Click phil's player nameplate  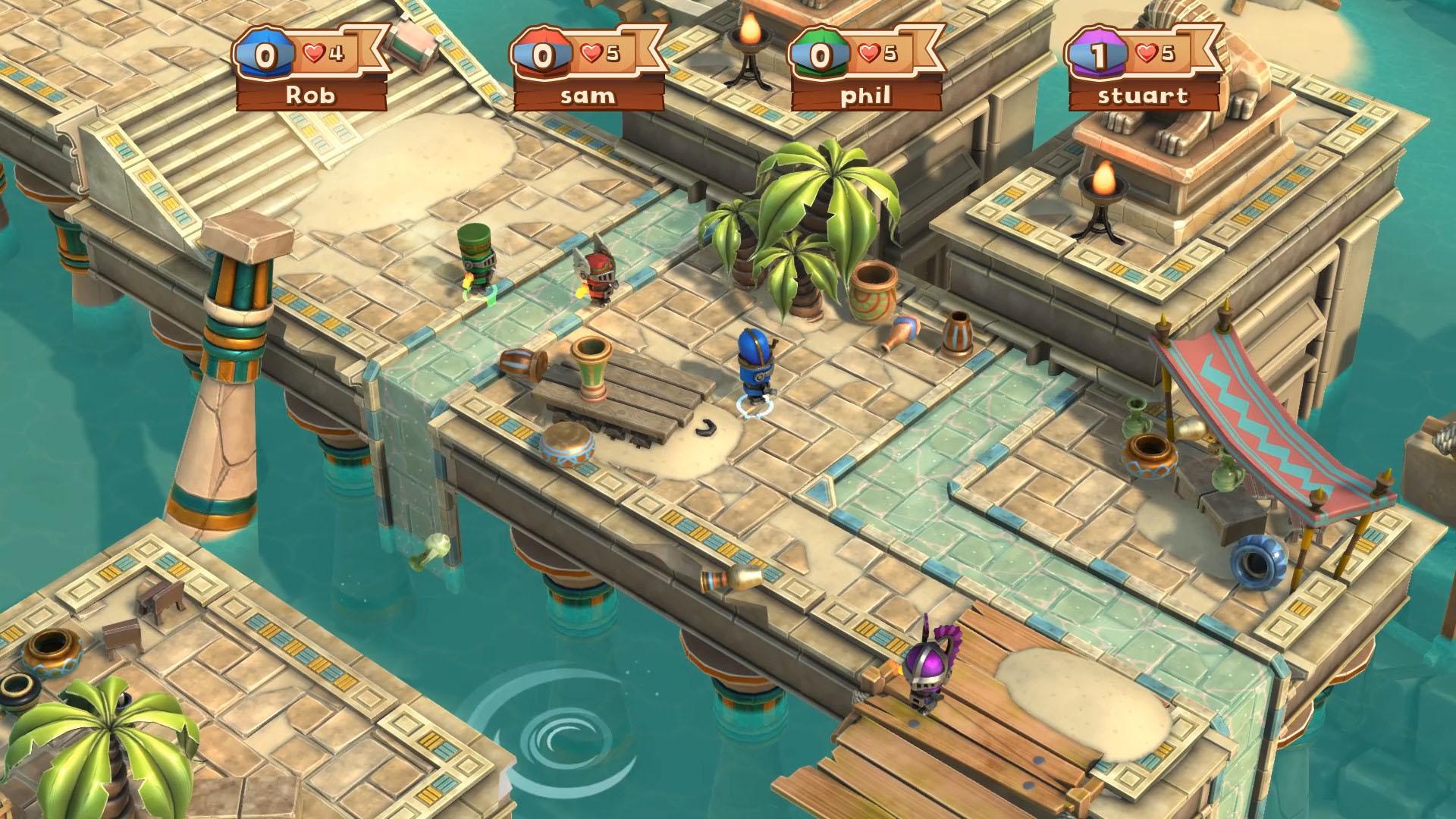867,96
